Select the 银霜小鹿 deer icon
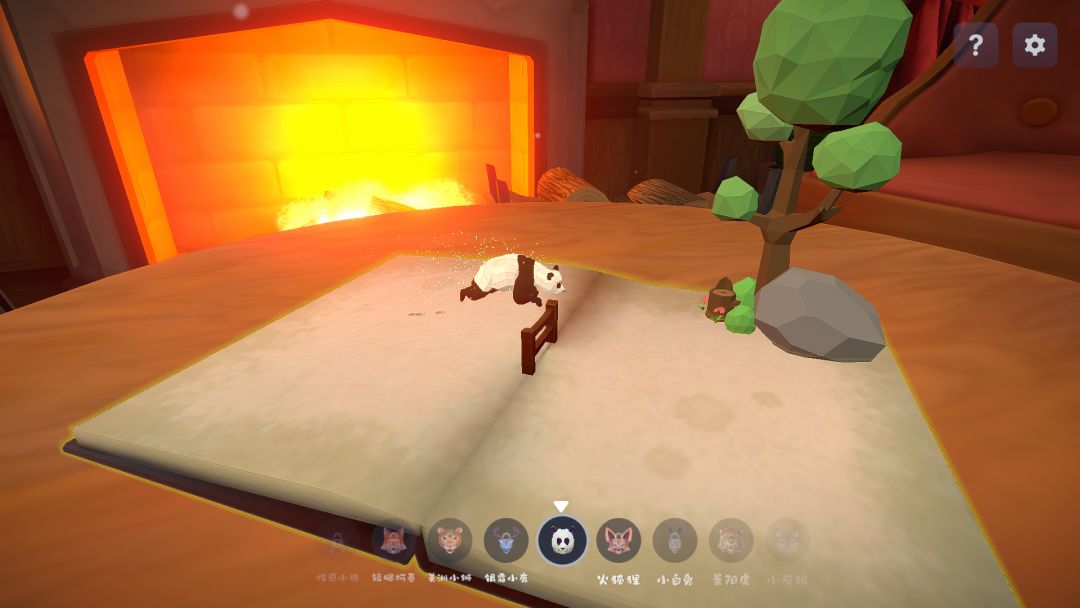This screenshot has width=1080, height=608. (x=506, y=541)
